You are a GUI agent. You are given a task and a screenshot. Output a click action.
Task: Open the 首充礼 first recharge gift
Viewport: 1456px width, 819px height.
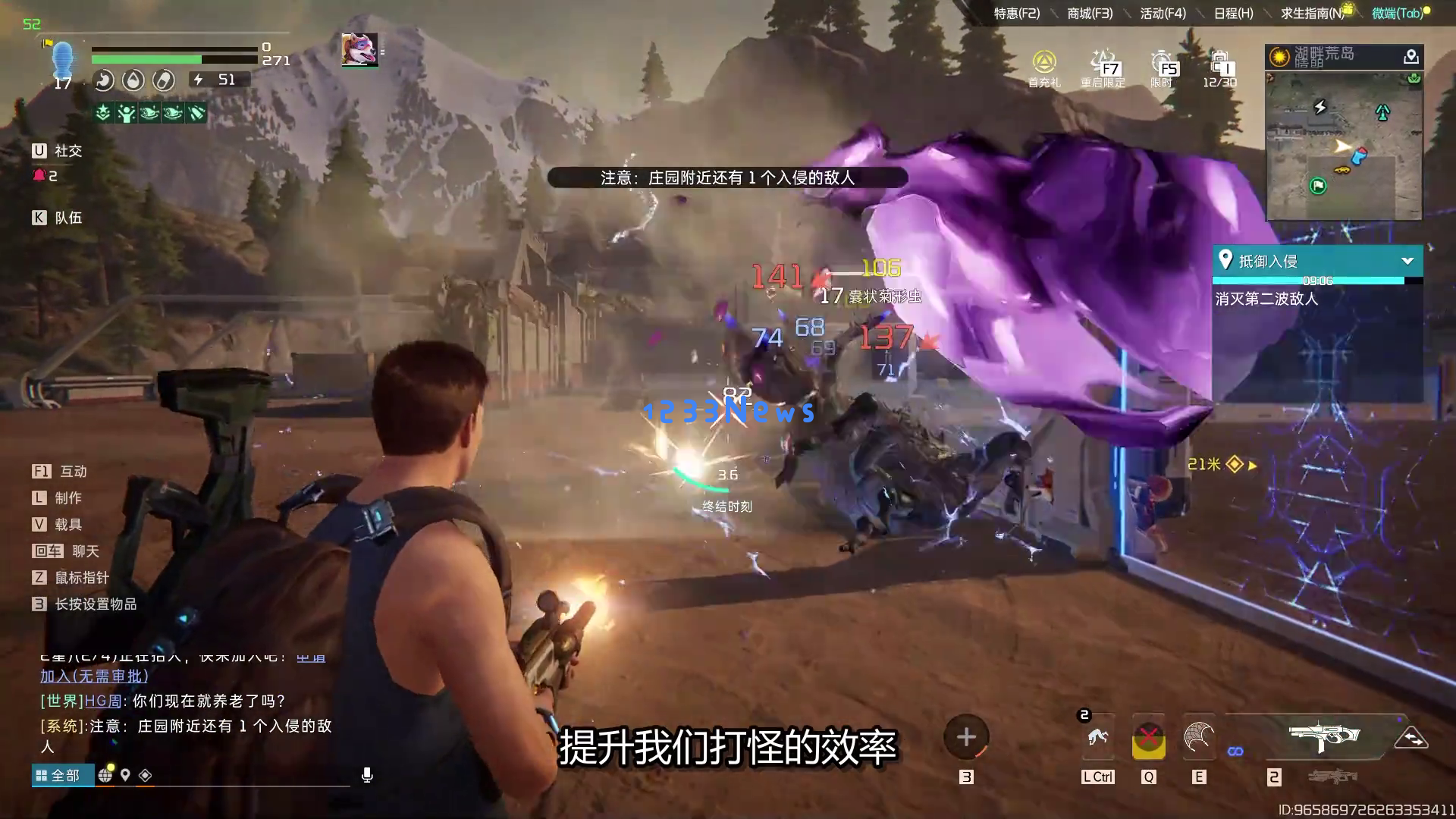coord(1044,67)
